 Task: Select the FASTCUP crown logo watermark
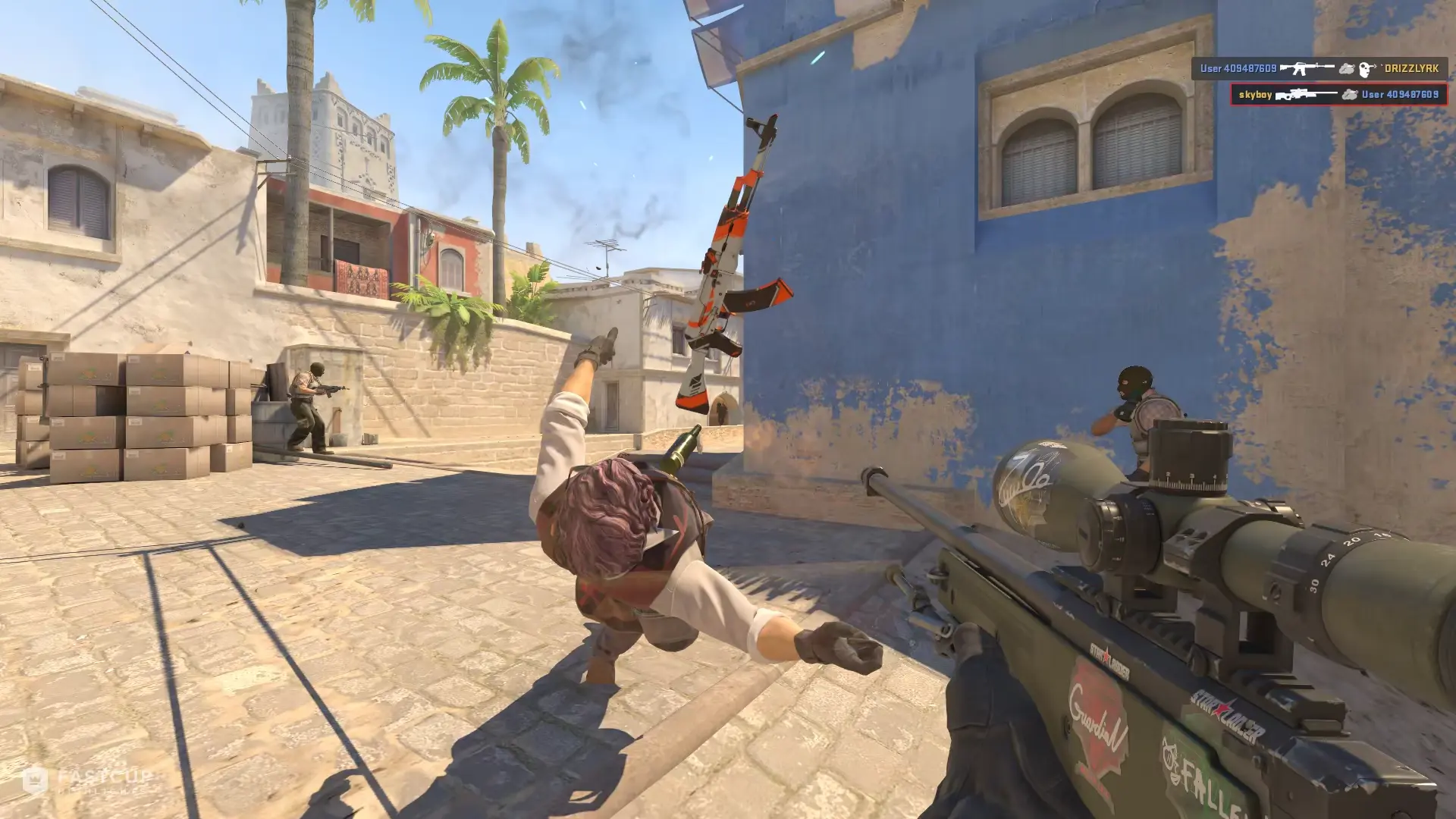pos(36,778)
